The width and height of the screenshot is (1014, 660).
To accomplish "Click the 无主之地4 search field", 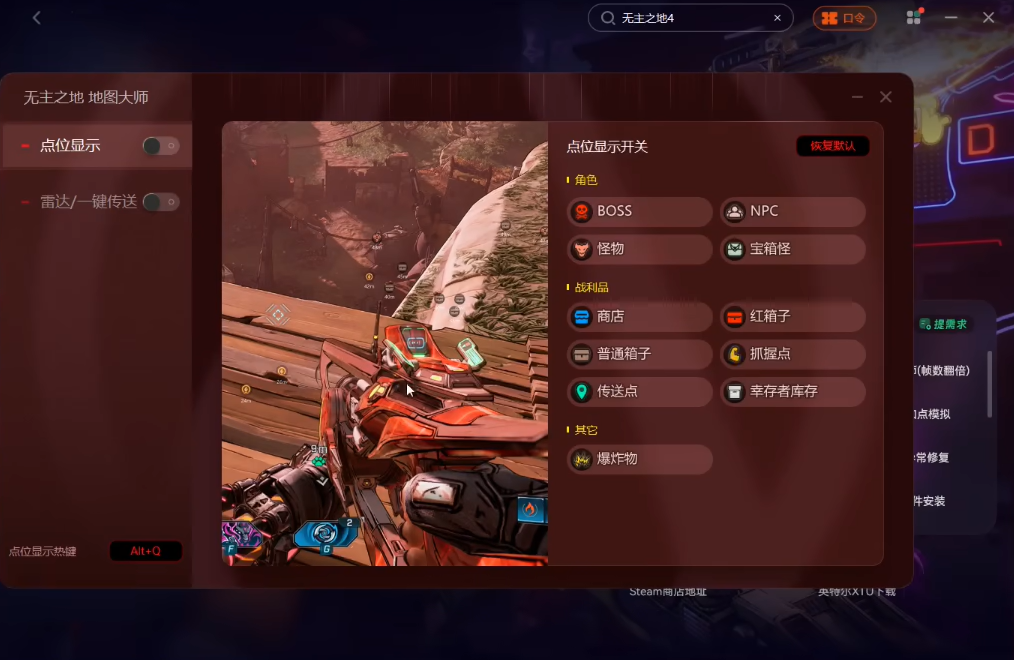I will (x=690, y=18).
